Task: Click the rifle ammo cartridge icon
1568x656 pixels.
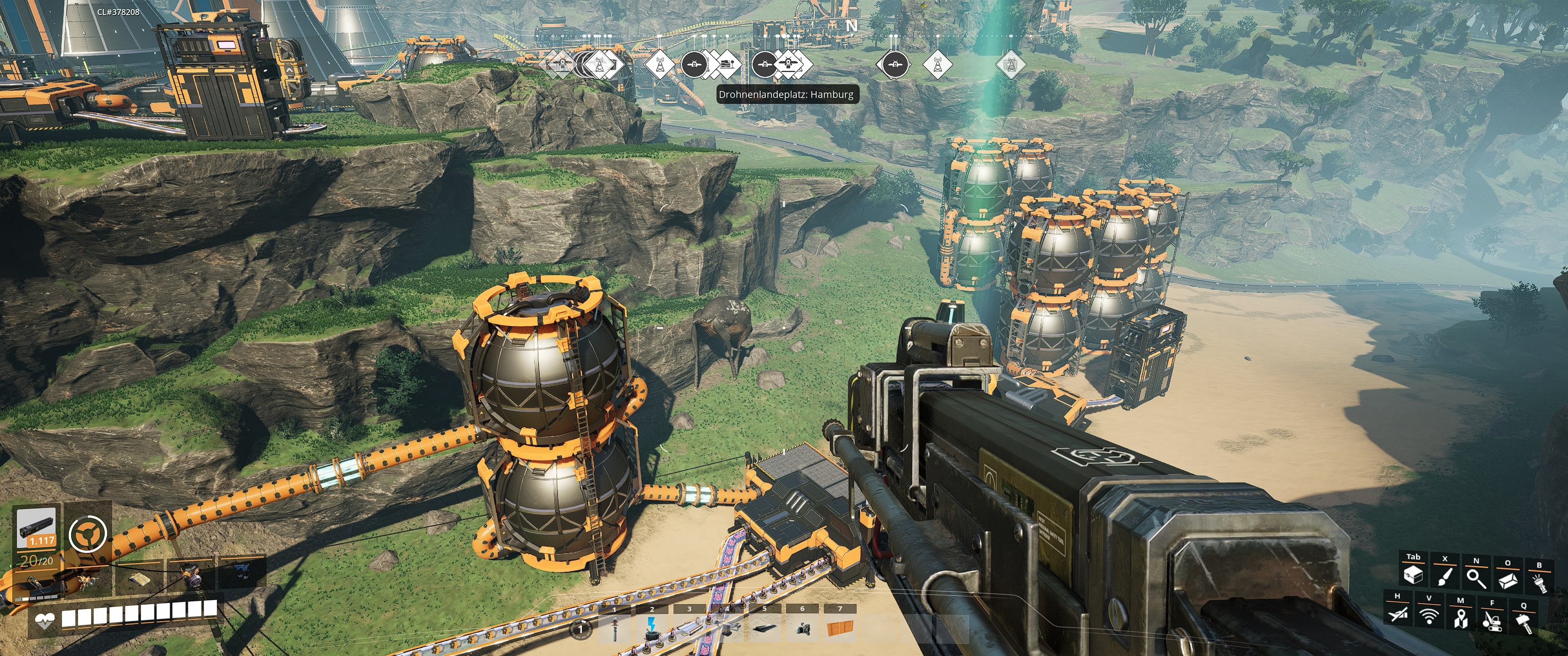Action: pos(36,527)
